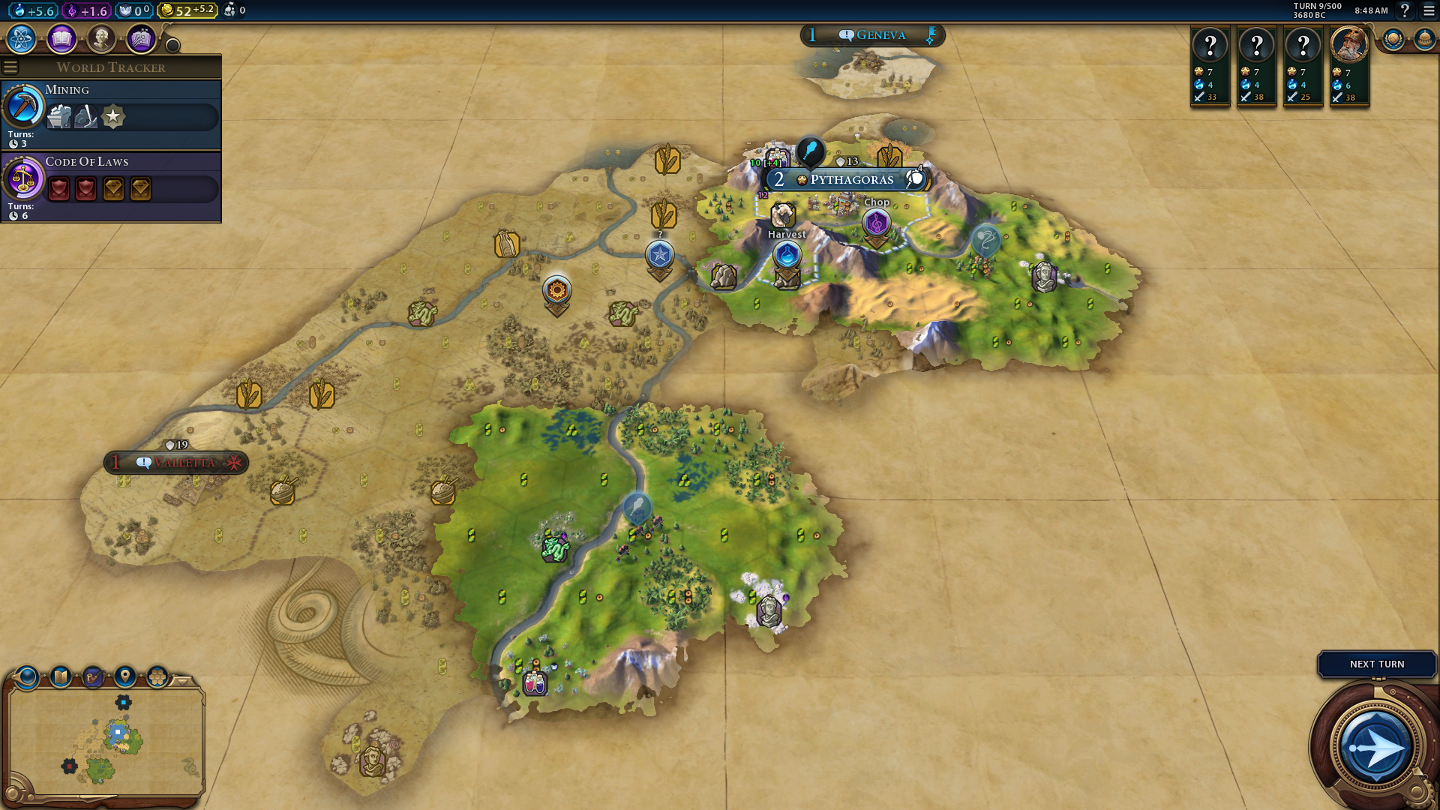1440x810 pixels.
Task: Select the Mining research pickaxe icon
Action: [23, 106]
